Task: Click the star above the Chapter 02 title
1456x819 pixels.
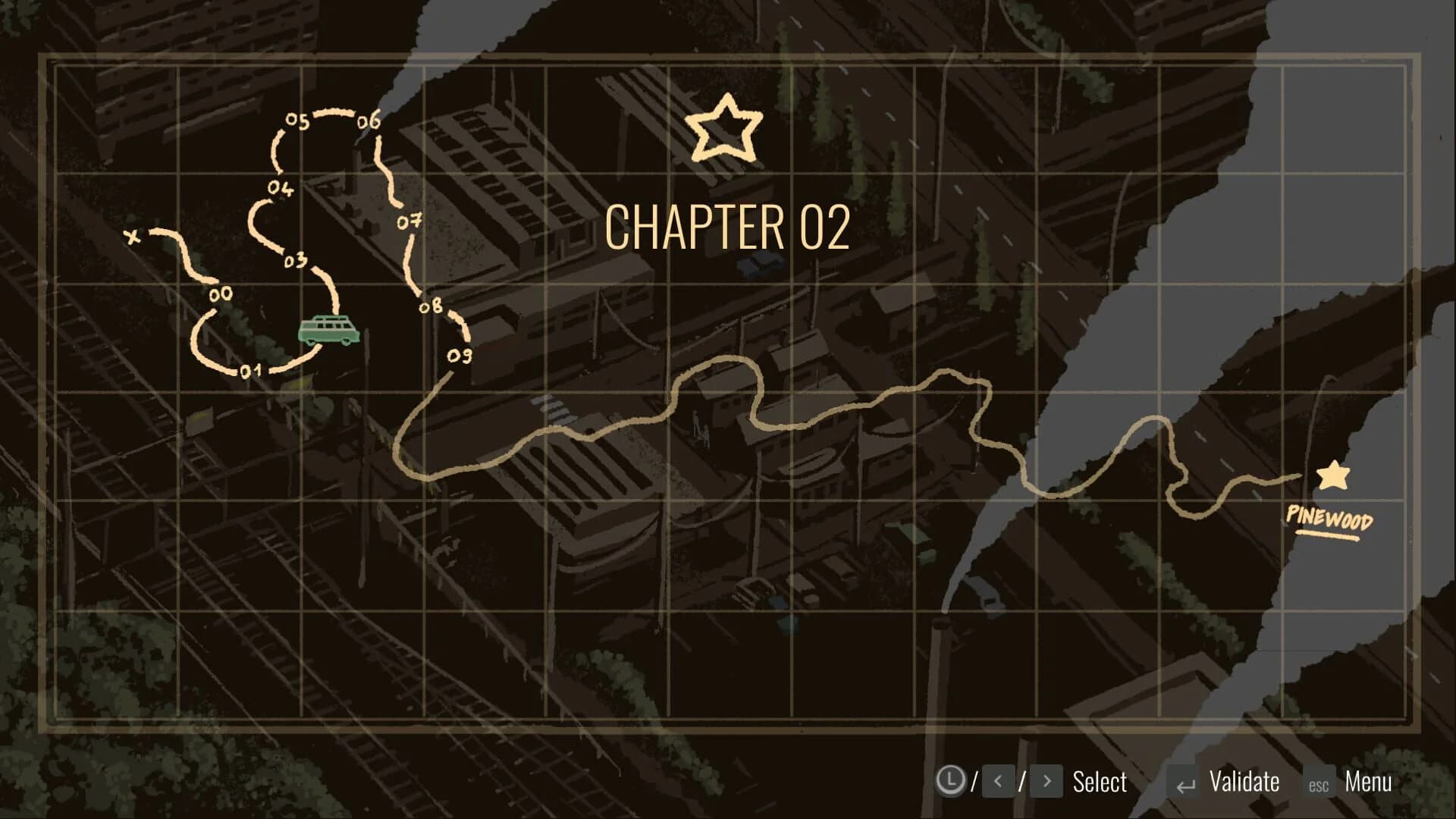Action: coord(725,127)
